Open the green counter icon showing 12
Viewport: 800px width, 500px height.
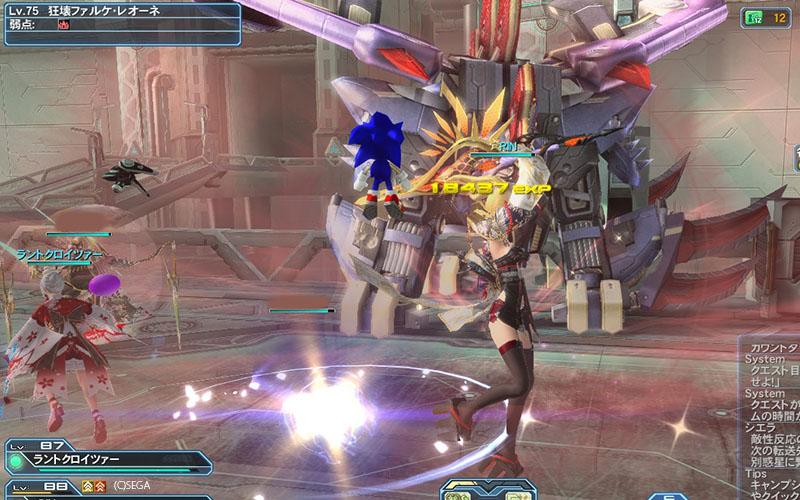[765, 17]
